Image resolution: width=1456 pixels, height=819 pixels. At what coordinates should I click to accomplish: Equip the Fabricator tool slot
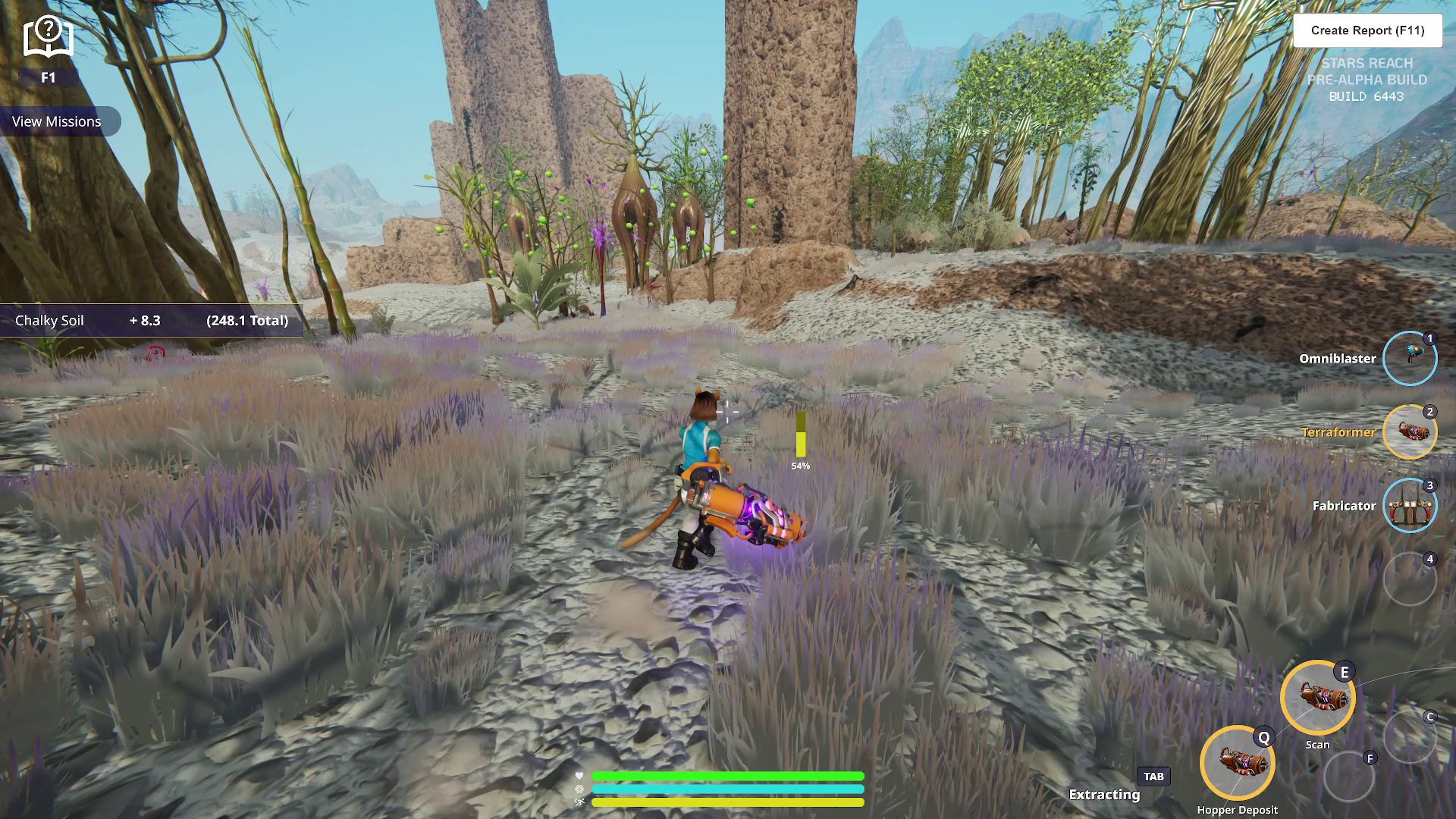(x=1409, y=506)
